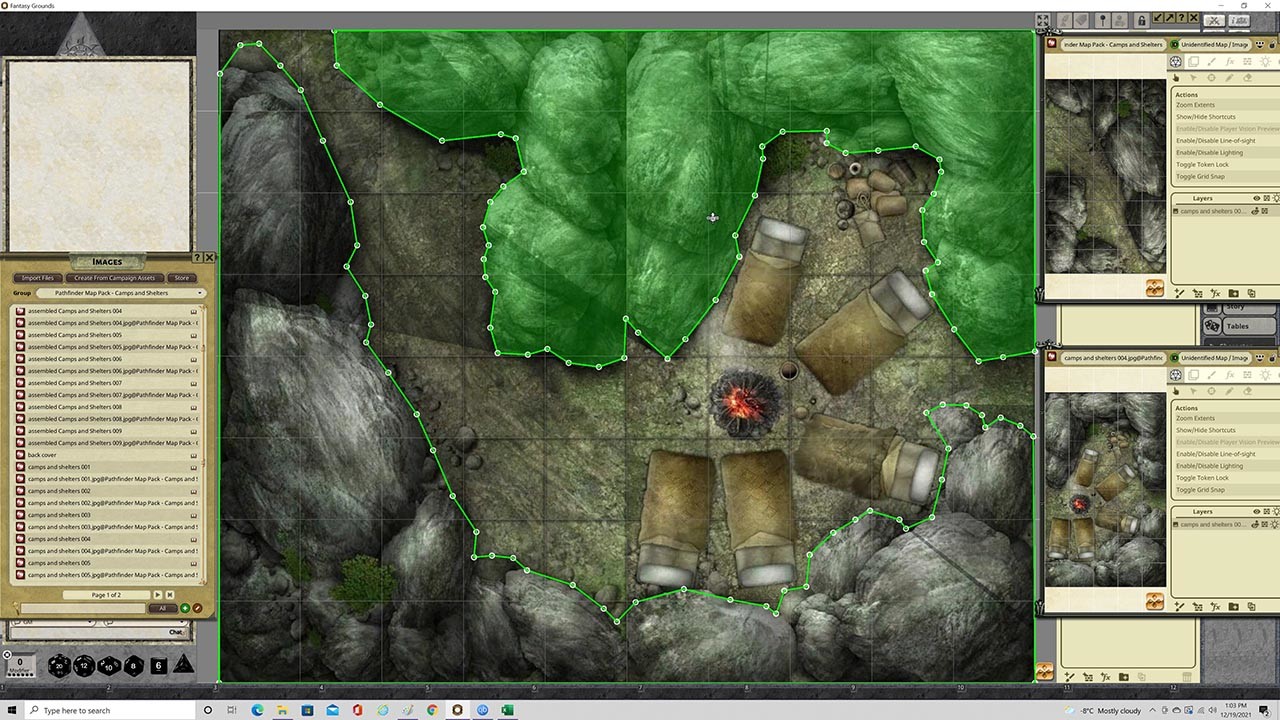Screen dimensions: 1280x720
Task: Open the lighting icon on the map window toolbar
Action: click(x=1266, y=62)
